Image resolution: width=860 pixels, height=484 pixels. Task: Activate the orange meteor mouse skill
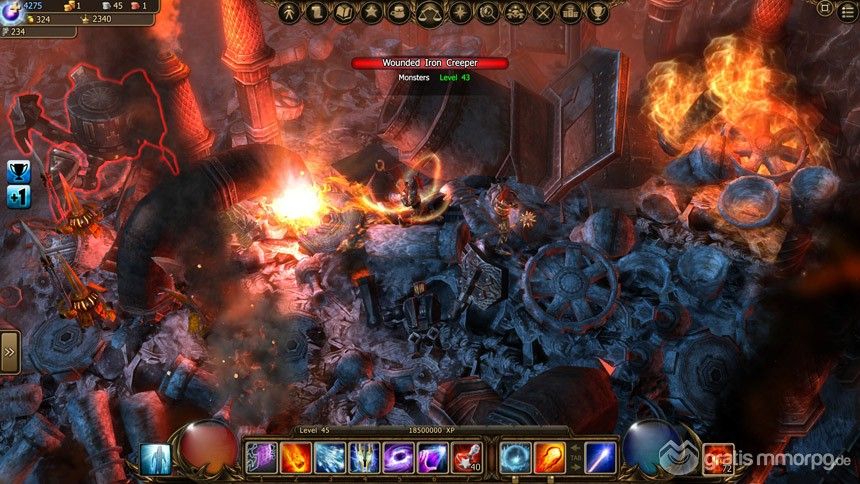point(549,458)
